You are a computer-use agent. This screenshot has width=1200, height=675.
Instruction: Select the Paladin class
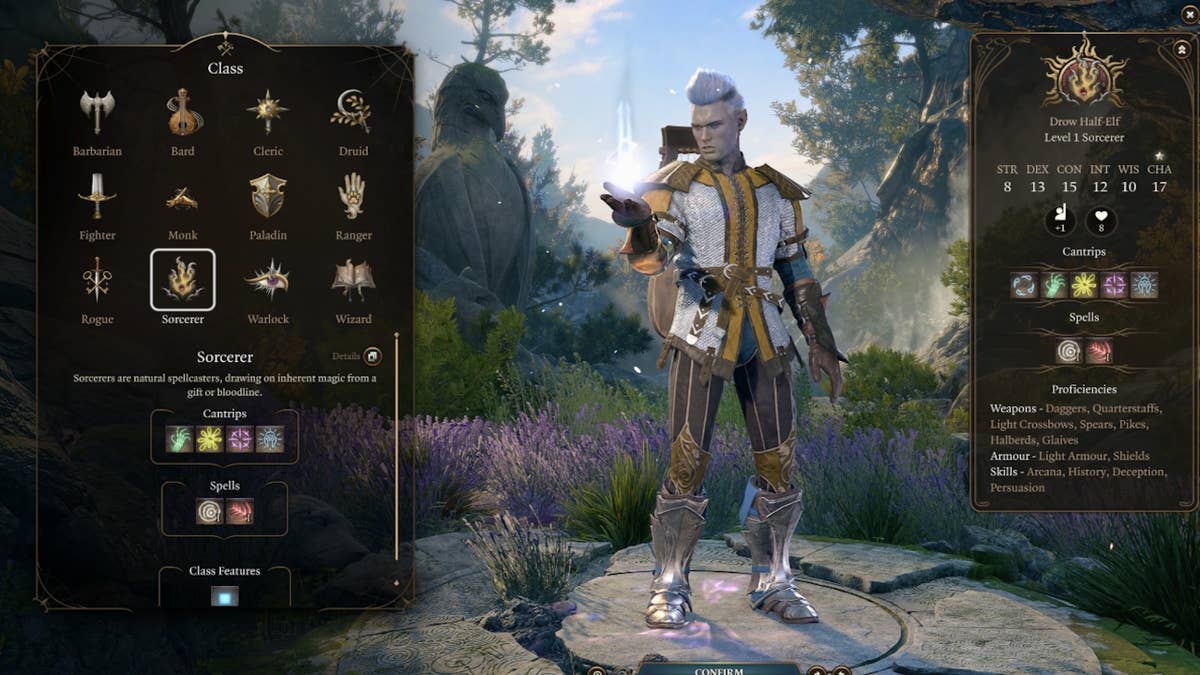click(x=268, y=197)
